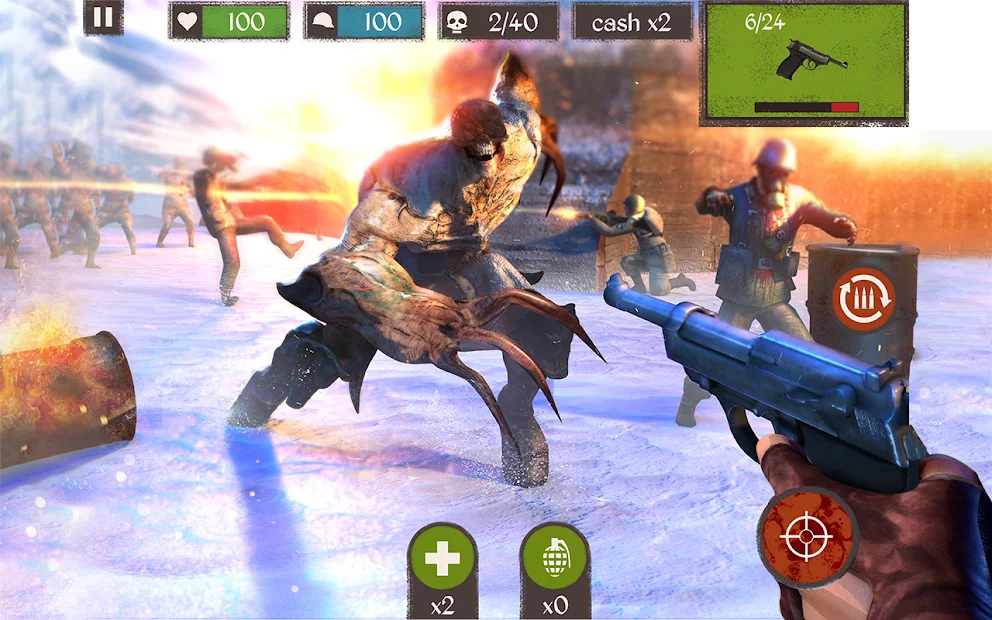Fire using the red crosshair button
The height and width of the screenshot is (620, 992).
pyautogui.click(x=807, y=538)
